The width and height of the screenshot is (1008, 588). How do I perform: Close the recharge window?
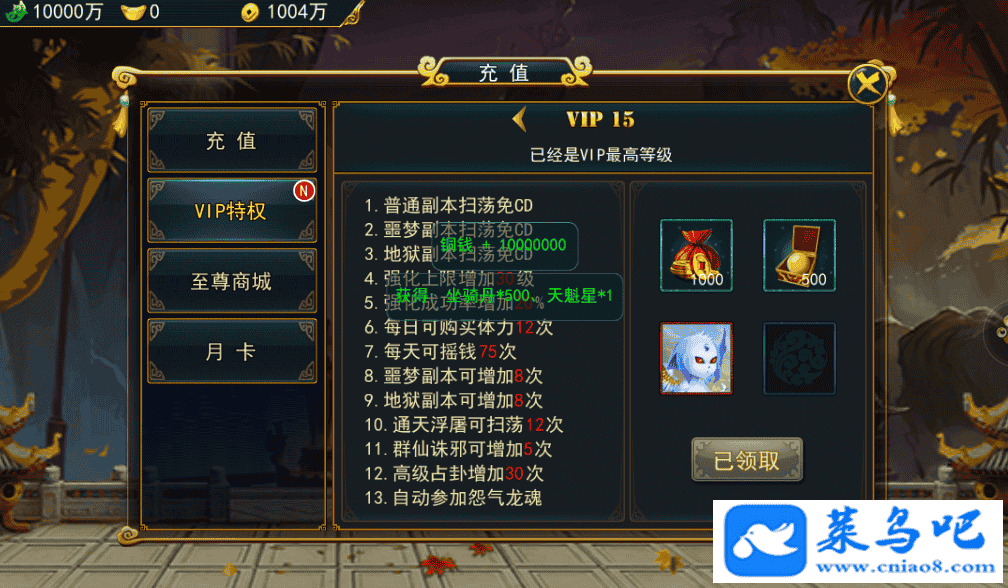click(x=868, y=83)
